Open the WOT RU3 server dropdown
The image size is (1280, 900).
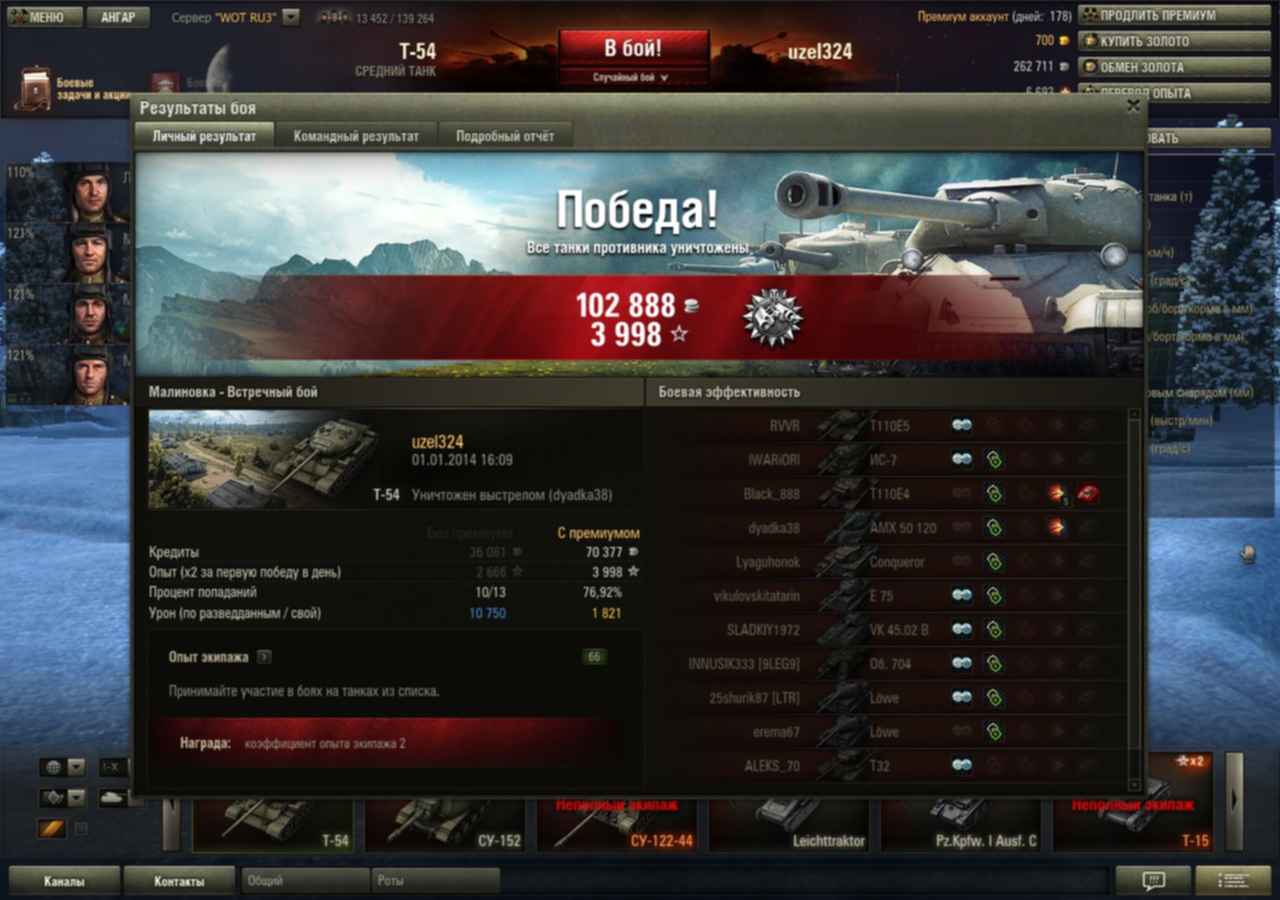click(290, 17)
